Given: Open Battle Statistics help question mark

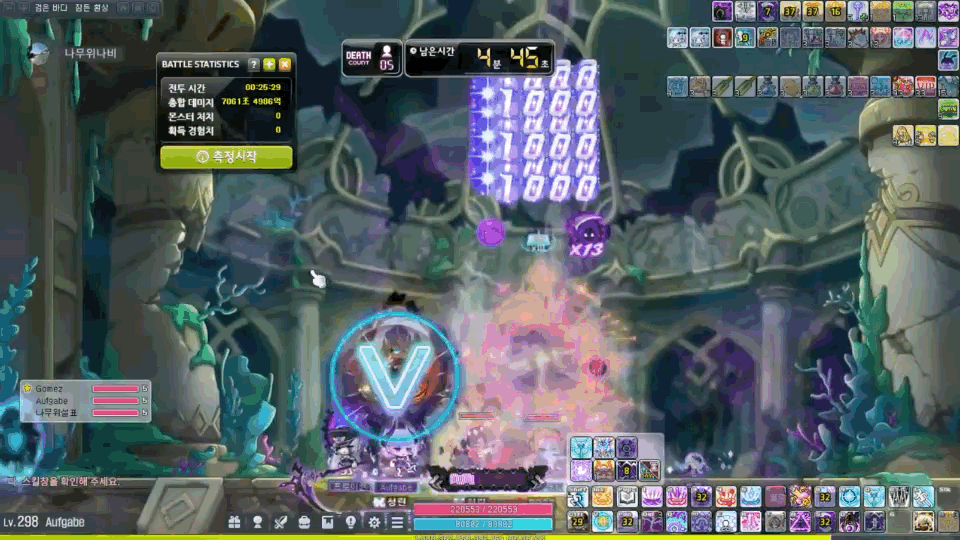Looking at the screenshot, I should point(254,64).
